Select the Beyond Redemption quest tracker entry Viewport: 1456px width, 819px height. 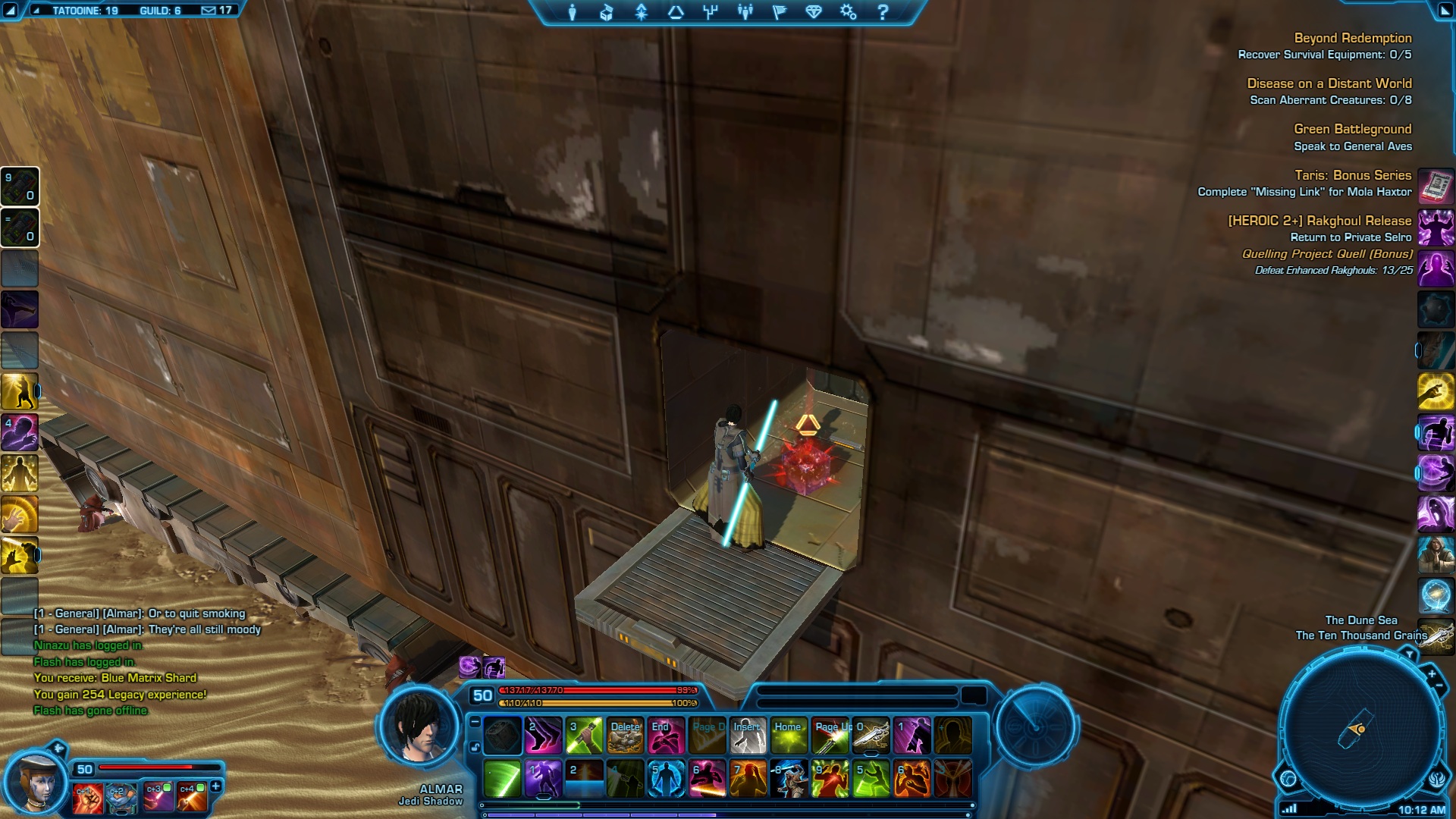pos(1352,38)
